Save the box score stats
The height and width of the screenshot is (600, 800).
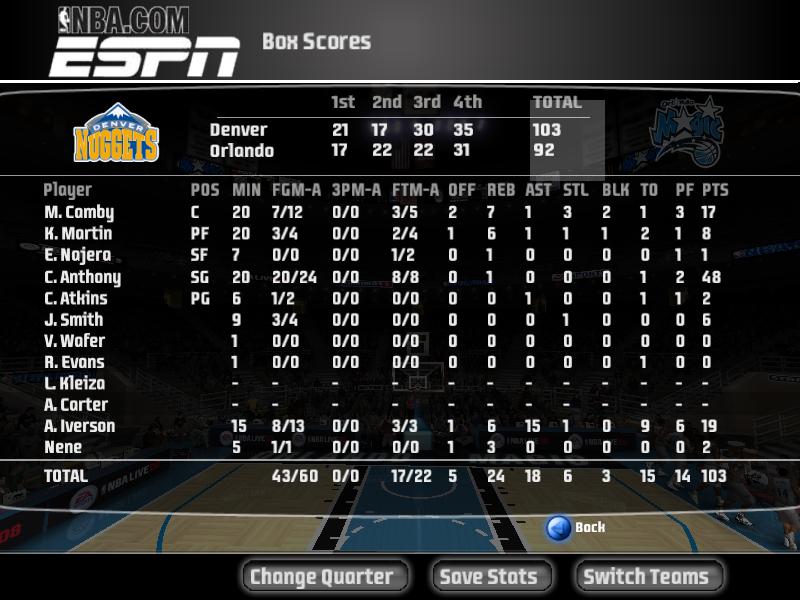coord(489,576)
